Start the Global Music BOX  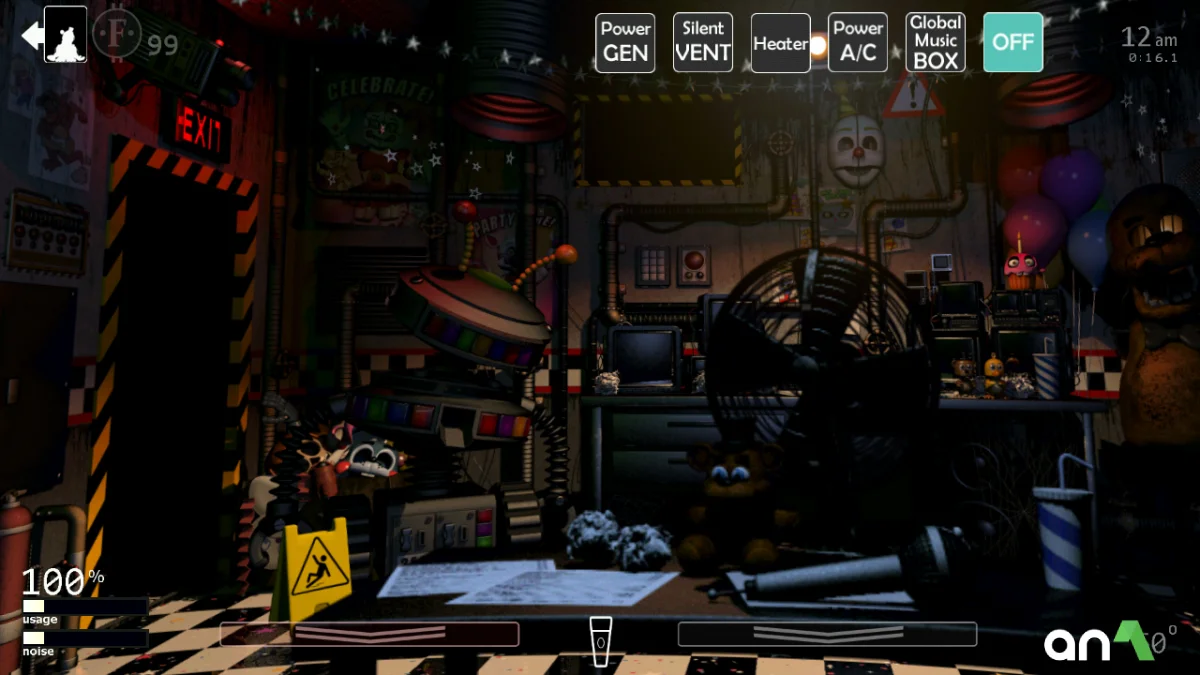pos(936,43)
